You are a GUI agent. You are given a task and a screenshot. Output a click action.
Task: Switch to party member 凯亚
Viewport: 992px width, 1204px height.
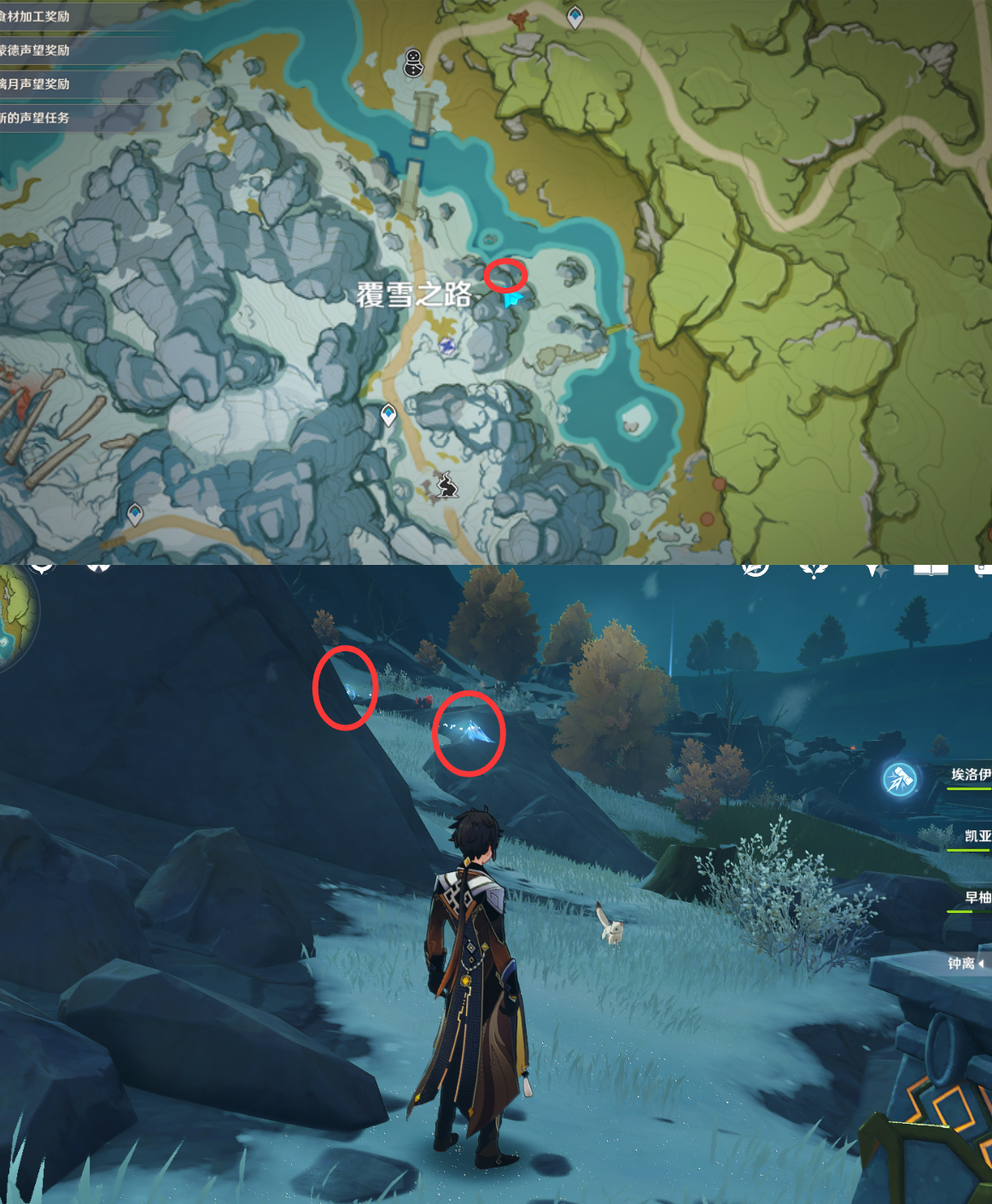click(x=977, y=836)
